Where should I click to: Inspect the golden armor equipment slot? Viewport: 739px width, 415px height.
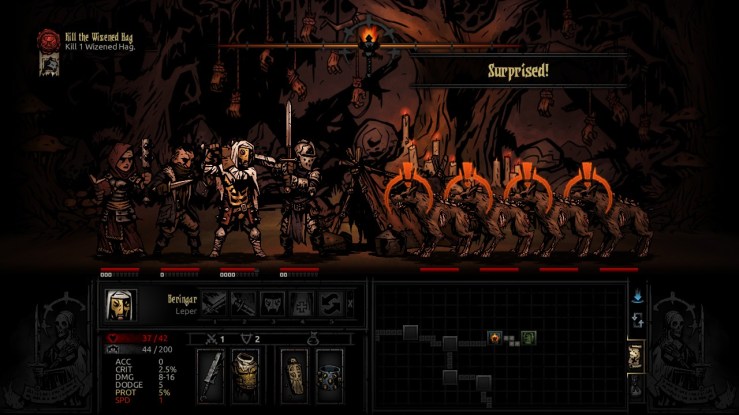[247, 376]
